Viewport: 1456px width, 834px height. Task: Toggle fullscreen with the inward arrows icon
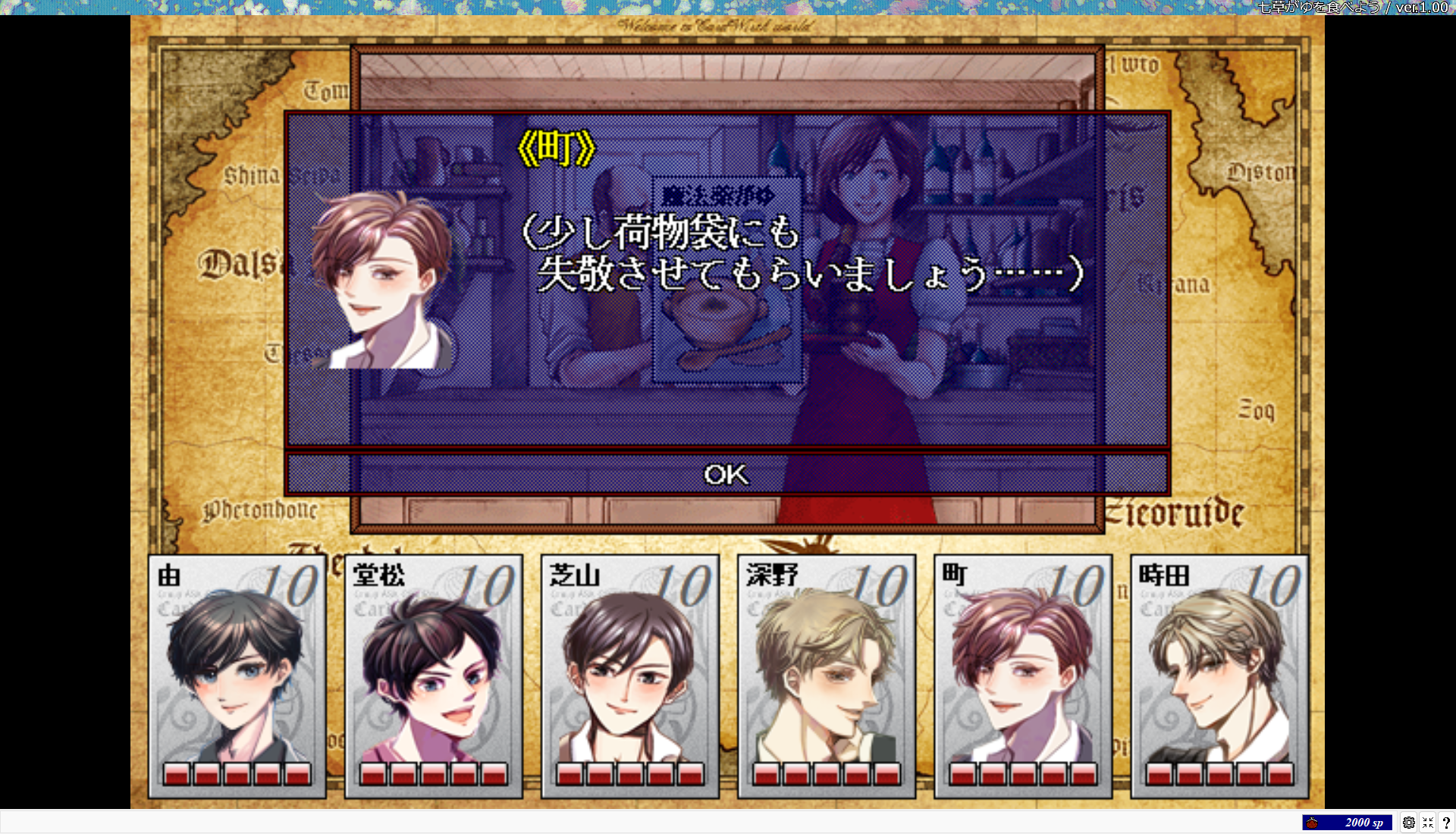pyautogui.click(x=1428, y=823)
